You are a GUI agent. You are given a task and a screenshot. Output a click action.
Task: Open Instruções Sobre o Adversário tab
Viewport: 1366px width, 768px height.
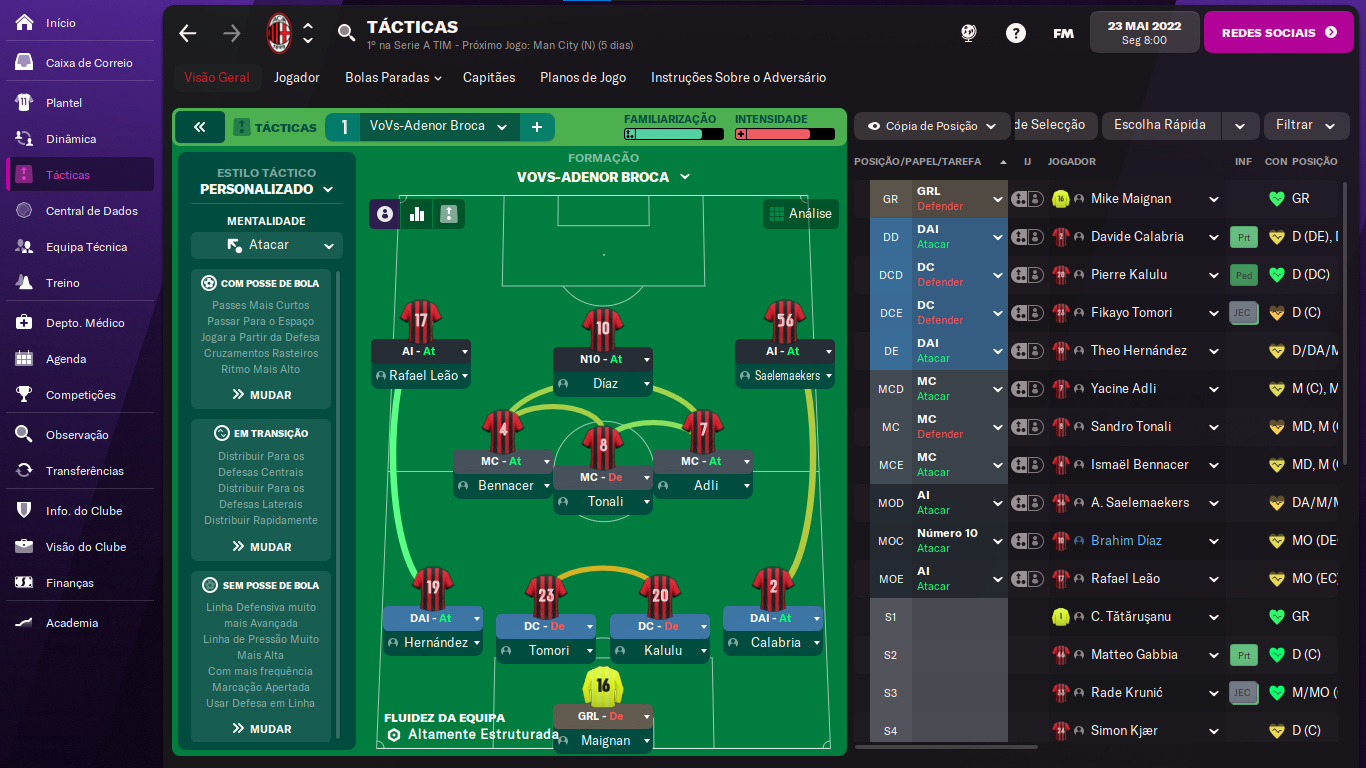(738, 77)
